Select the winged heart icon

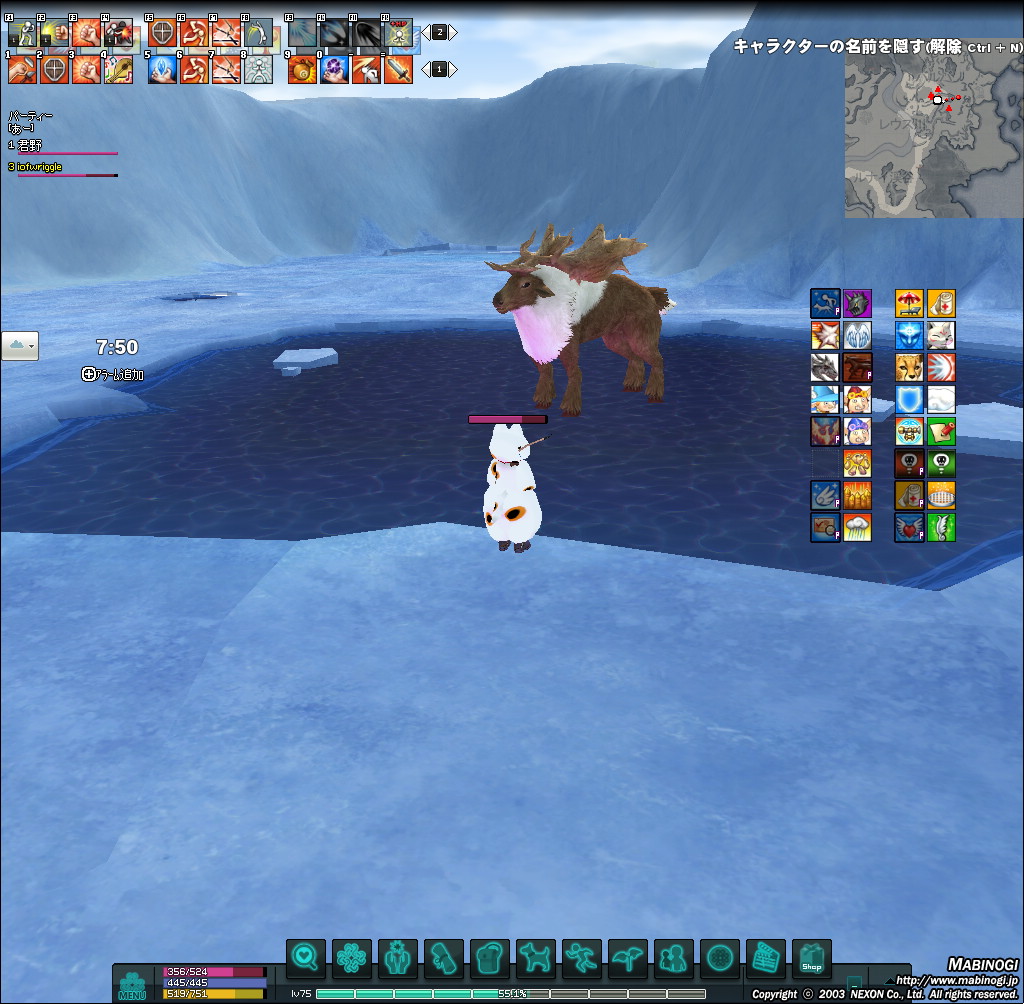[x=909, y=528]
